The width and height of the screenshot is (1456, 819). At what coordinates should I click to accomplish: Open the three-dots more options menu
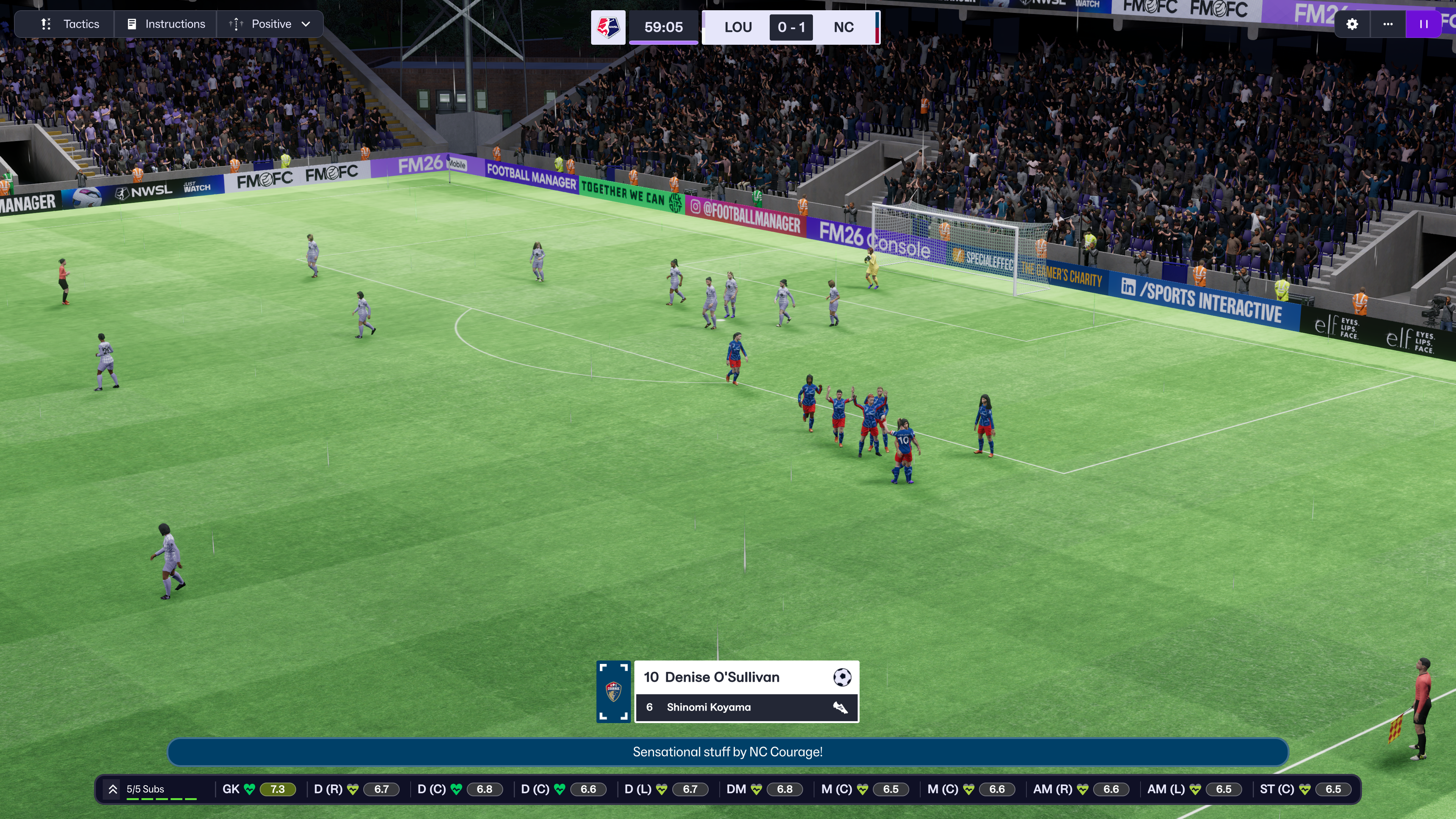tap(1388, 24)
